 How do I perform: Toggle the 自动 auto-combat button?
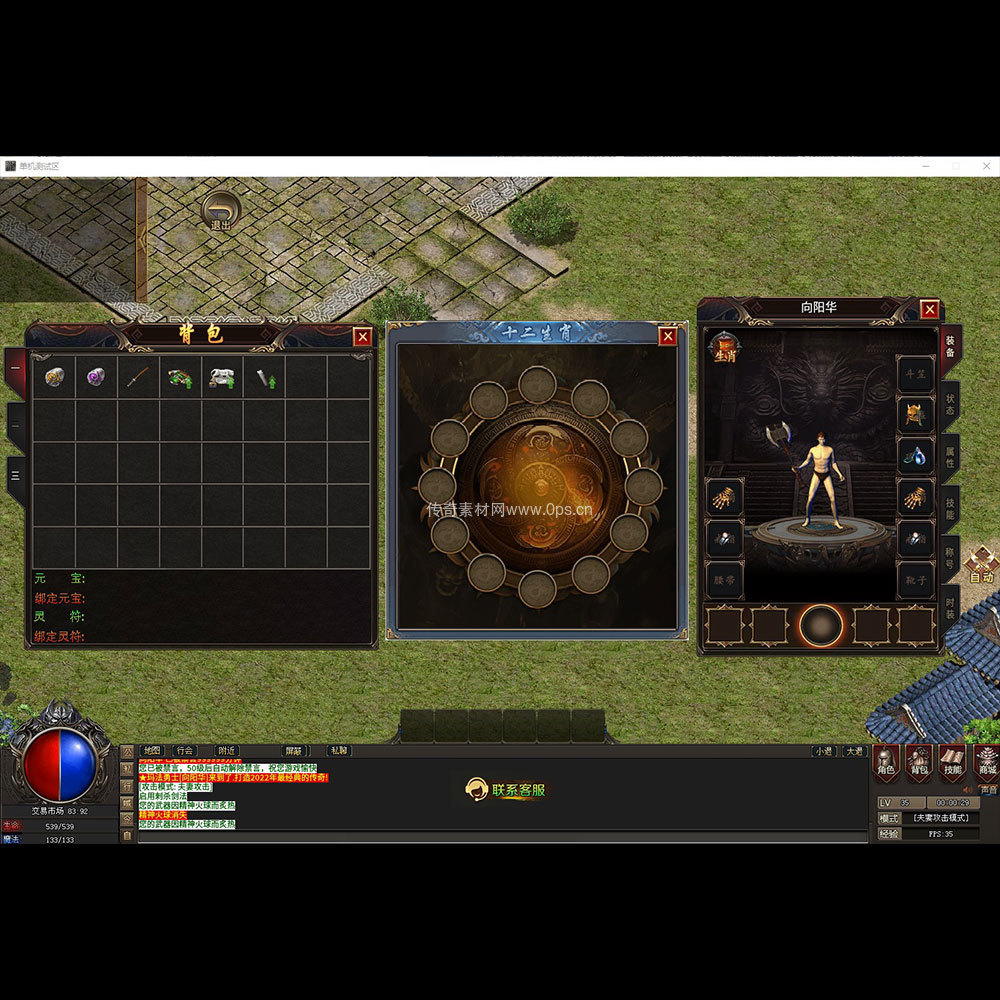981,566
